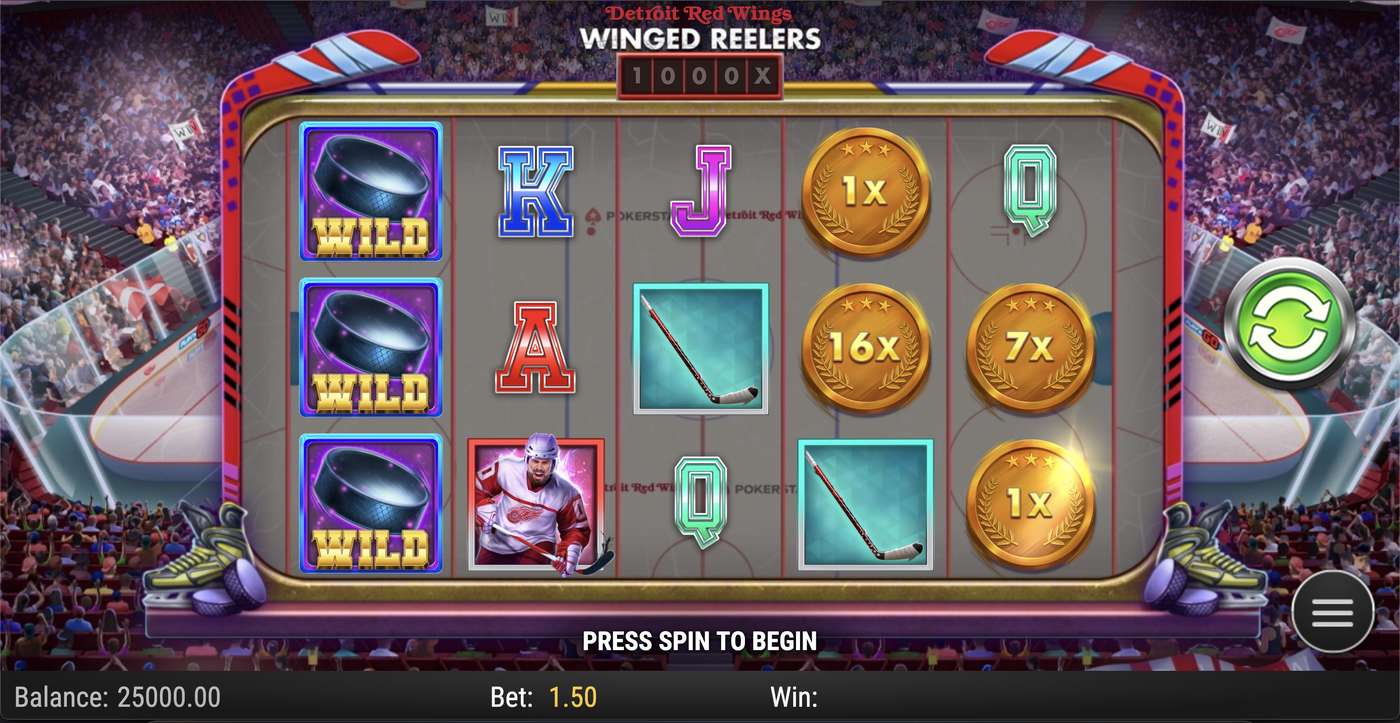Image resolution: width=1400 pixels, height=723 pixels.
Task: Click the purple J letter symbol
Action: click(700, 190)
